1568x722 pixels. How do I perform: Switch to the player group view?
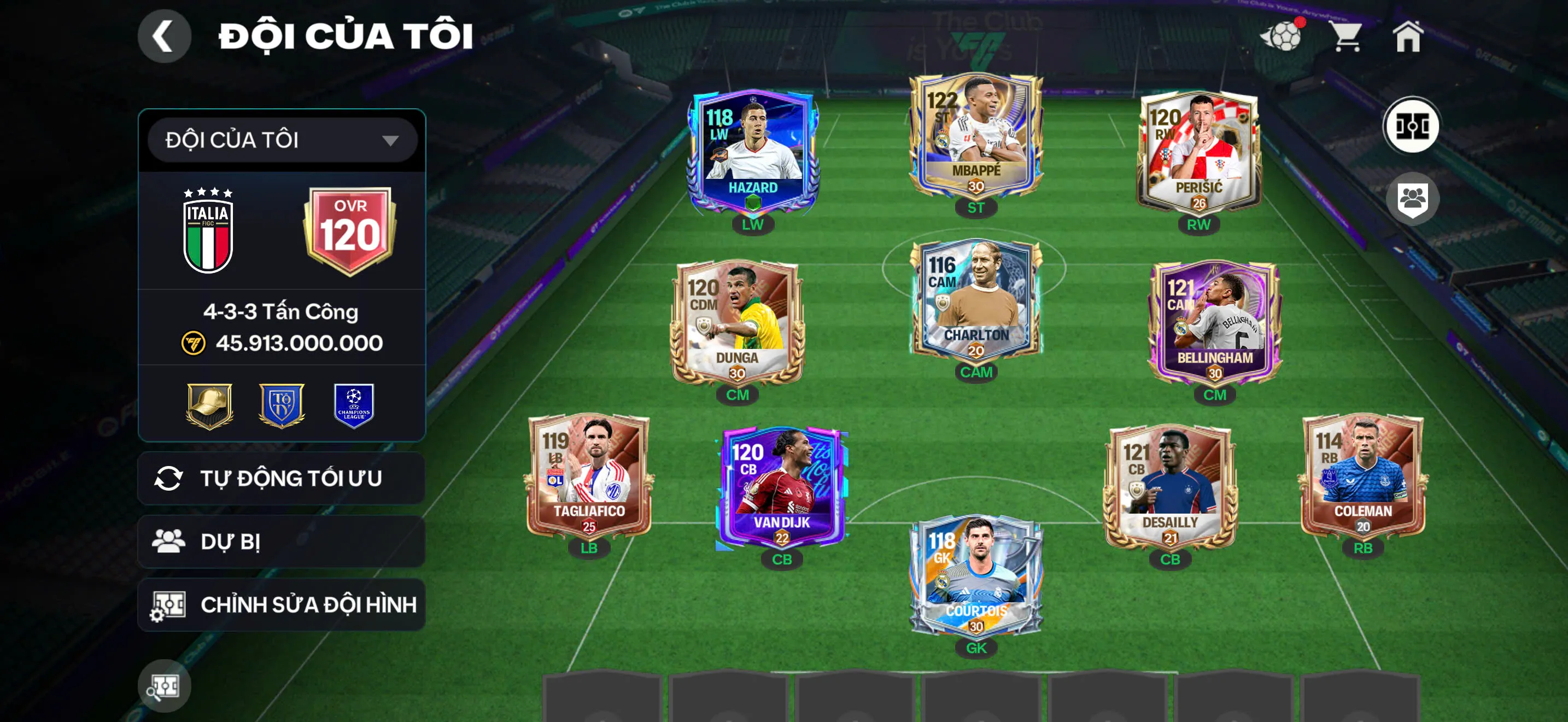coord(1412,199)
